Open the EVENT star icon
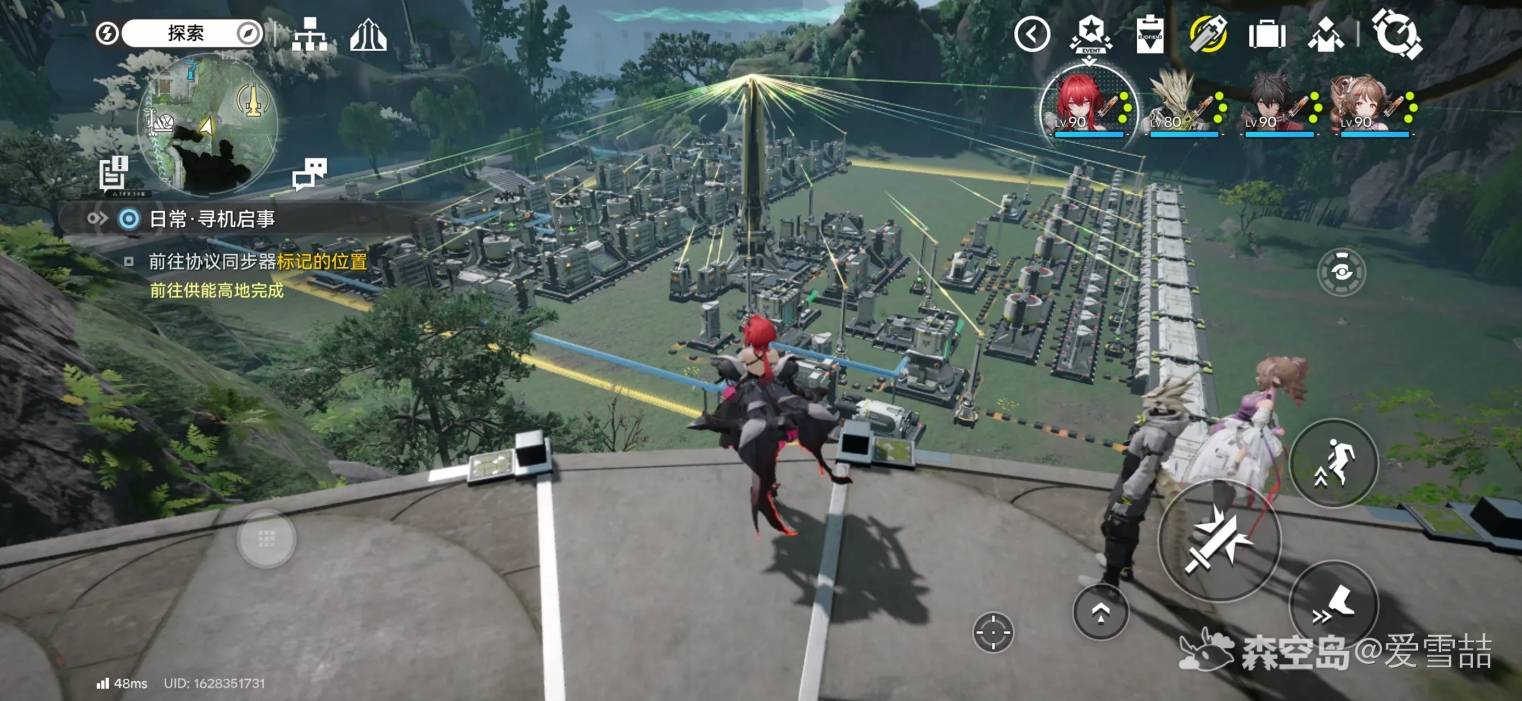The image size is (1522, 701). 1090,34
